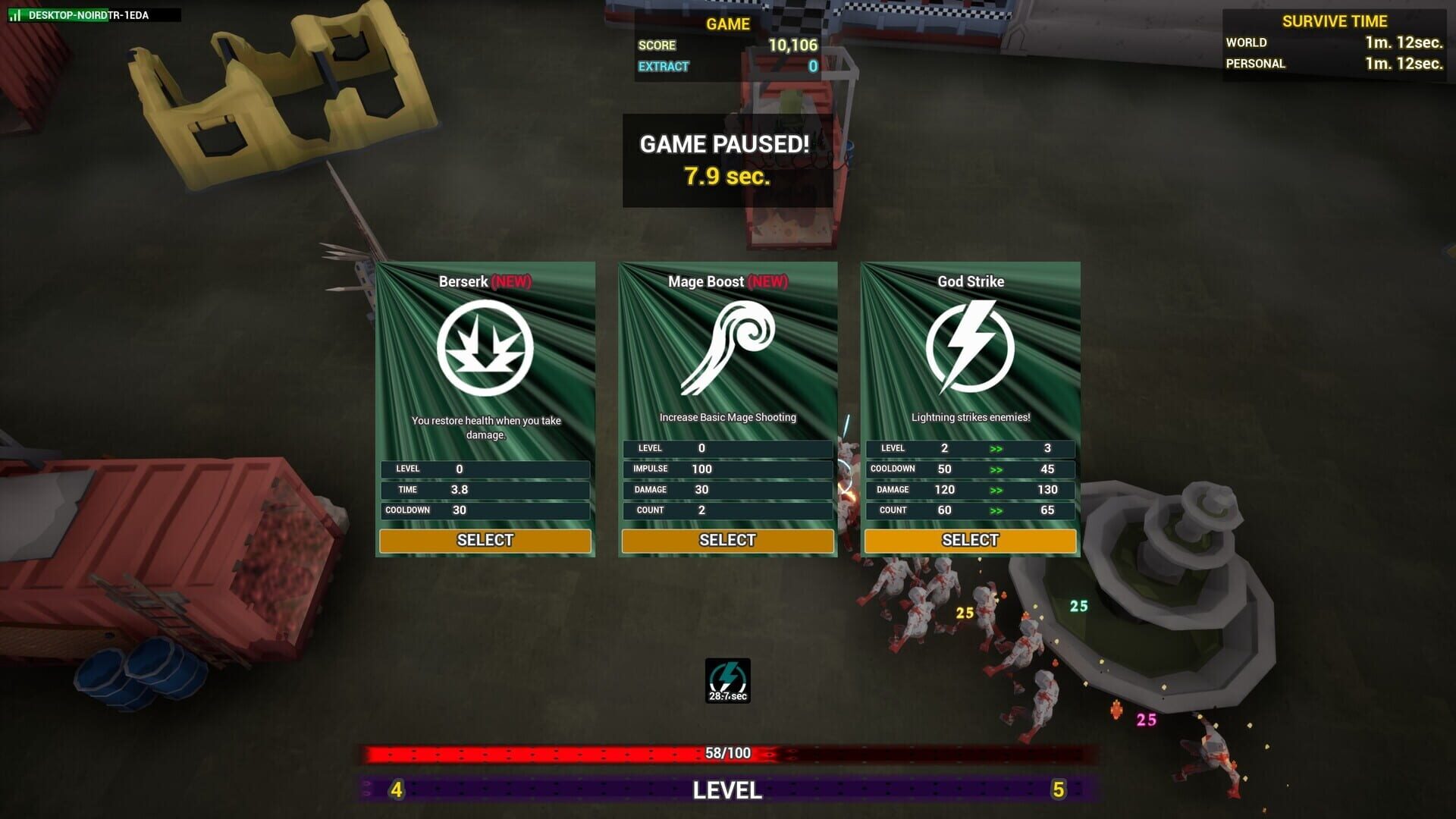Click the GAME panel header
This screenshot has height=819, width=1456.
(x=728, y=24)
